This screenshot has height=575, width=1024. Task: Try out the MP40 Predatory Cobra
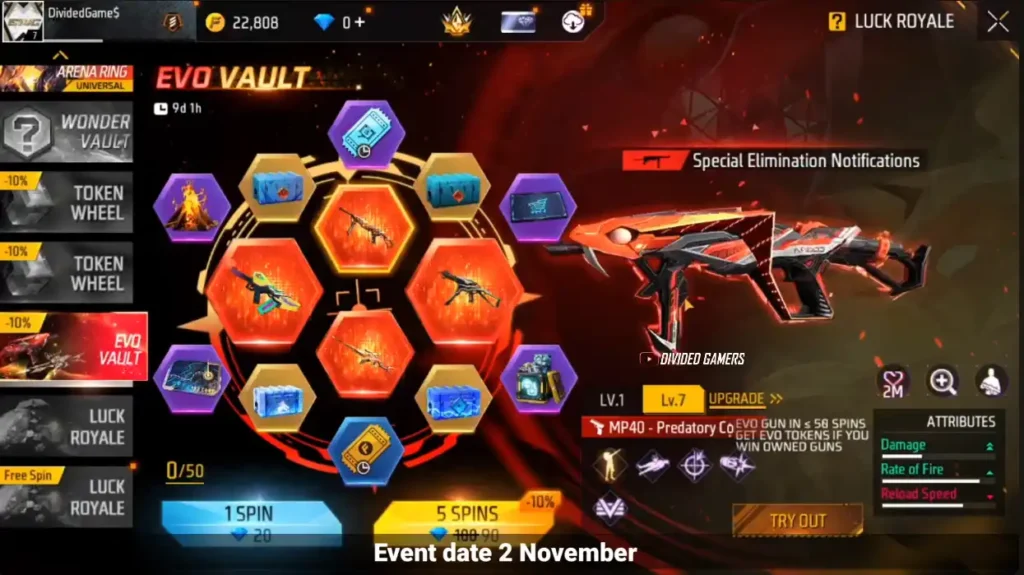(x=797, y=520)
